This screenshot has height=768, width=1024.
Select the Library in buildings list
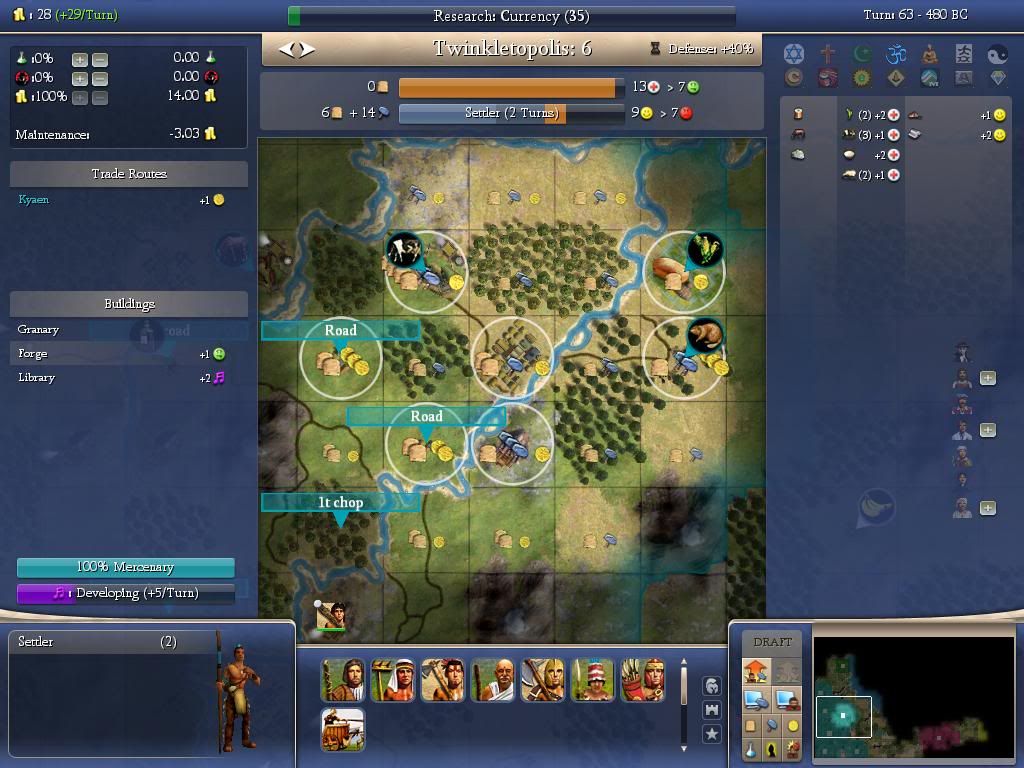37,377
